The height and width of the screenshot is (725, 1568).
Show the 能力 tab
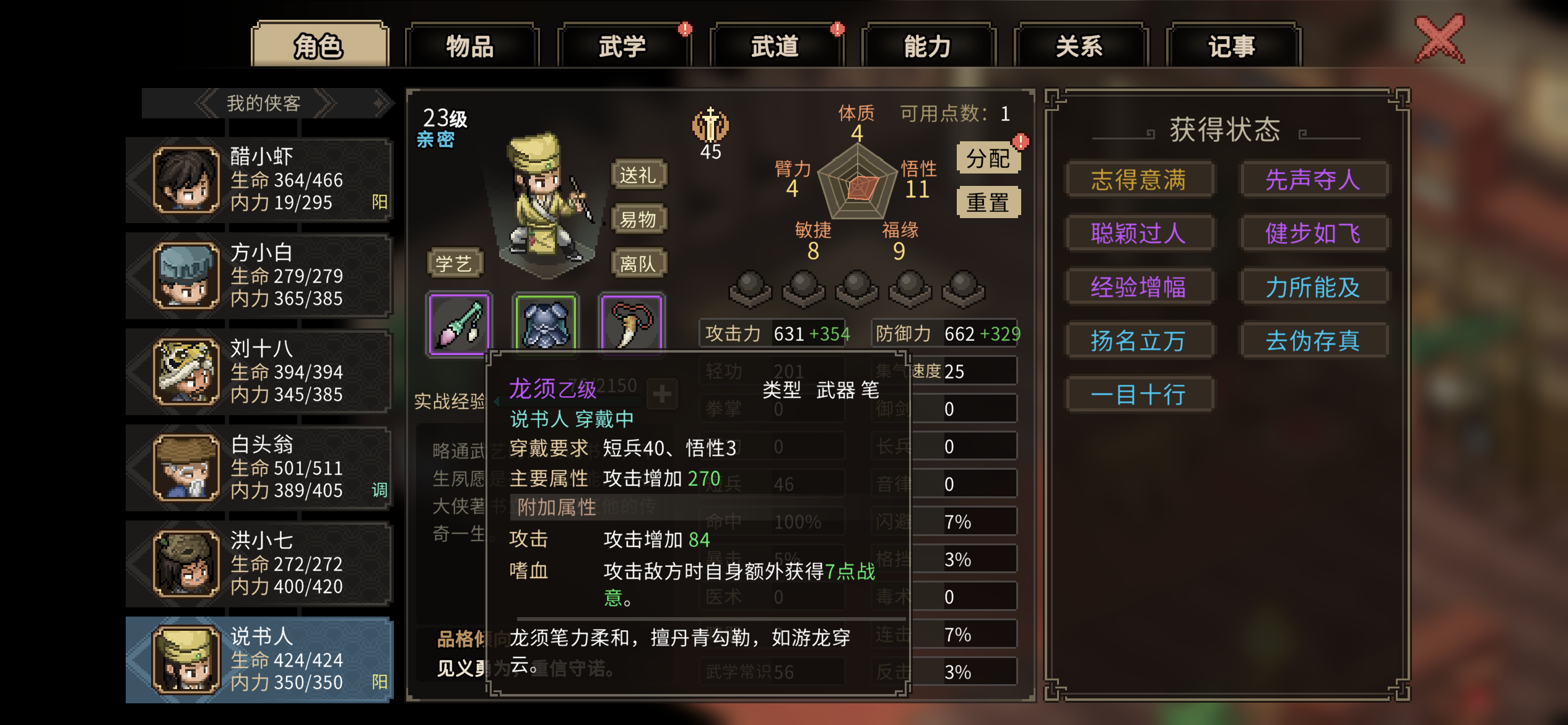(928, 46)
